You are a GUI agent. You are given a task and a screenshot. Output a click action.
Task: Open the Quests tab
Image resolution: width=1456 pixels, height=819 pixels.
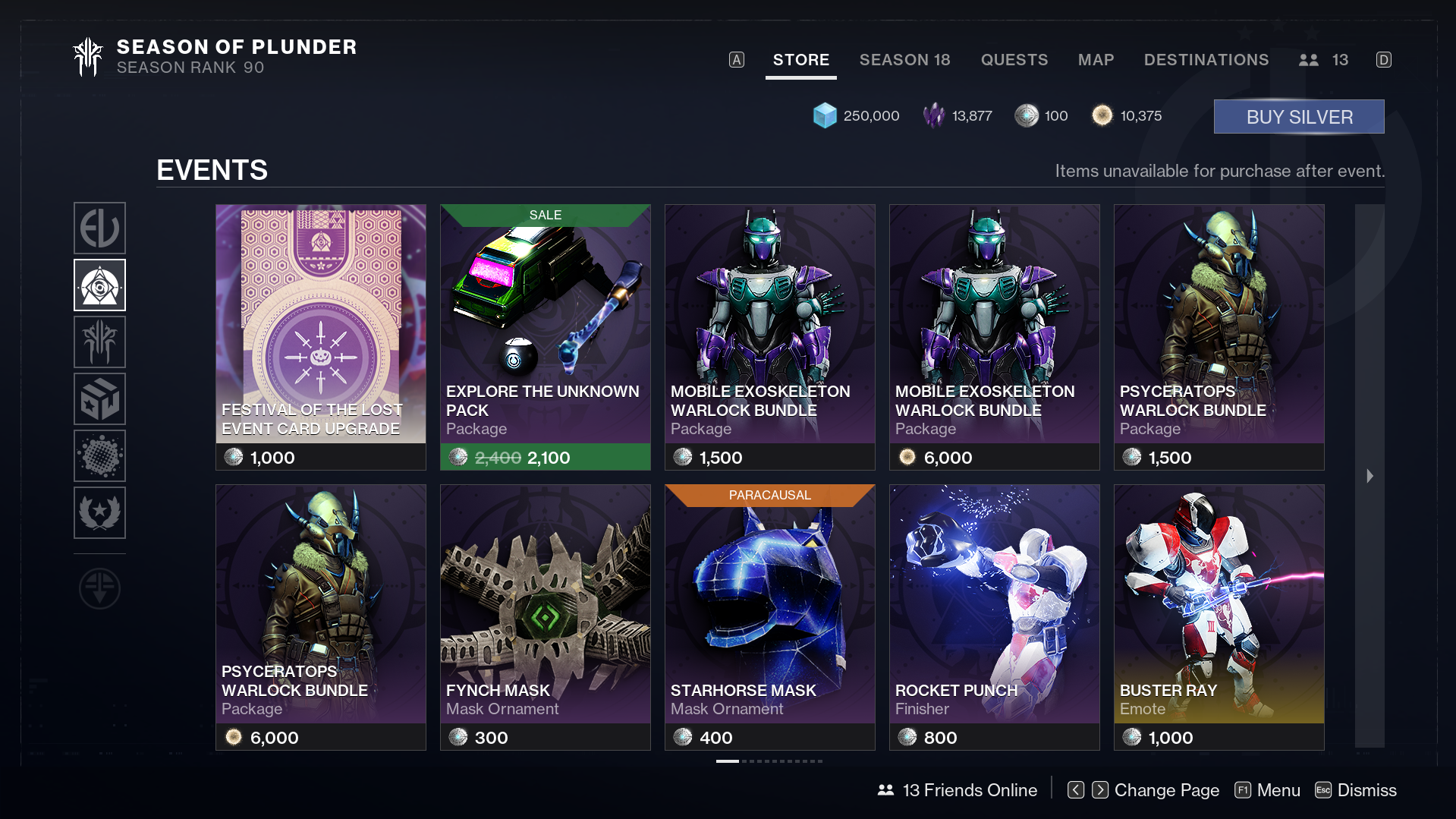pyautogui.click(x=1014, y=60)
